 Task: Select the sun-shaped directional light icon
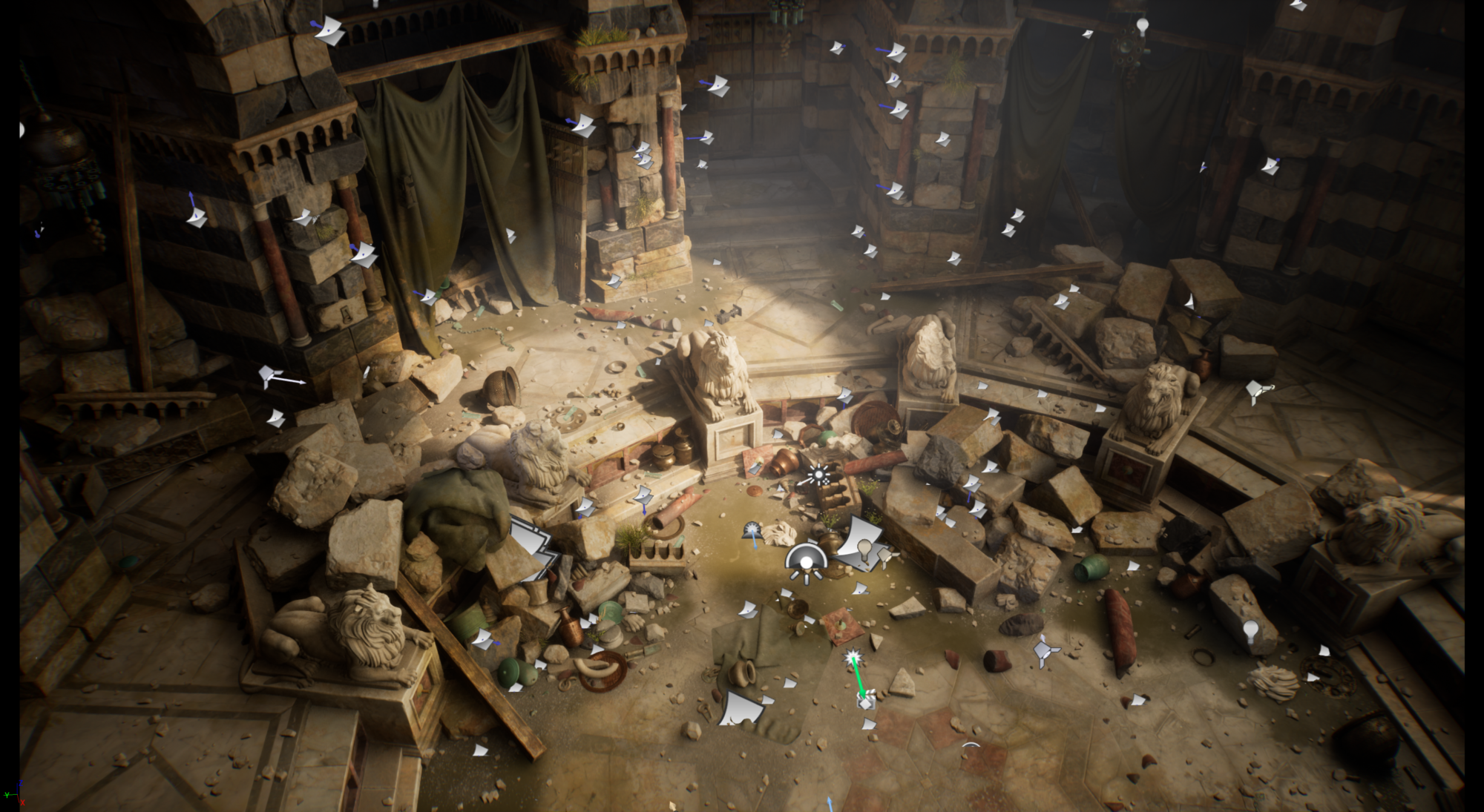[818, 475]
